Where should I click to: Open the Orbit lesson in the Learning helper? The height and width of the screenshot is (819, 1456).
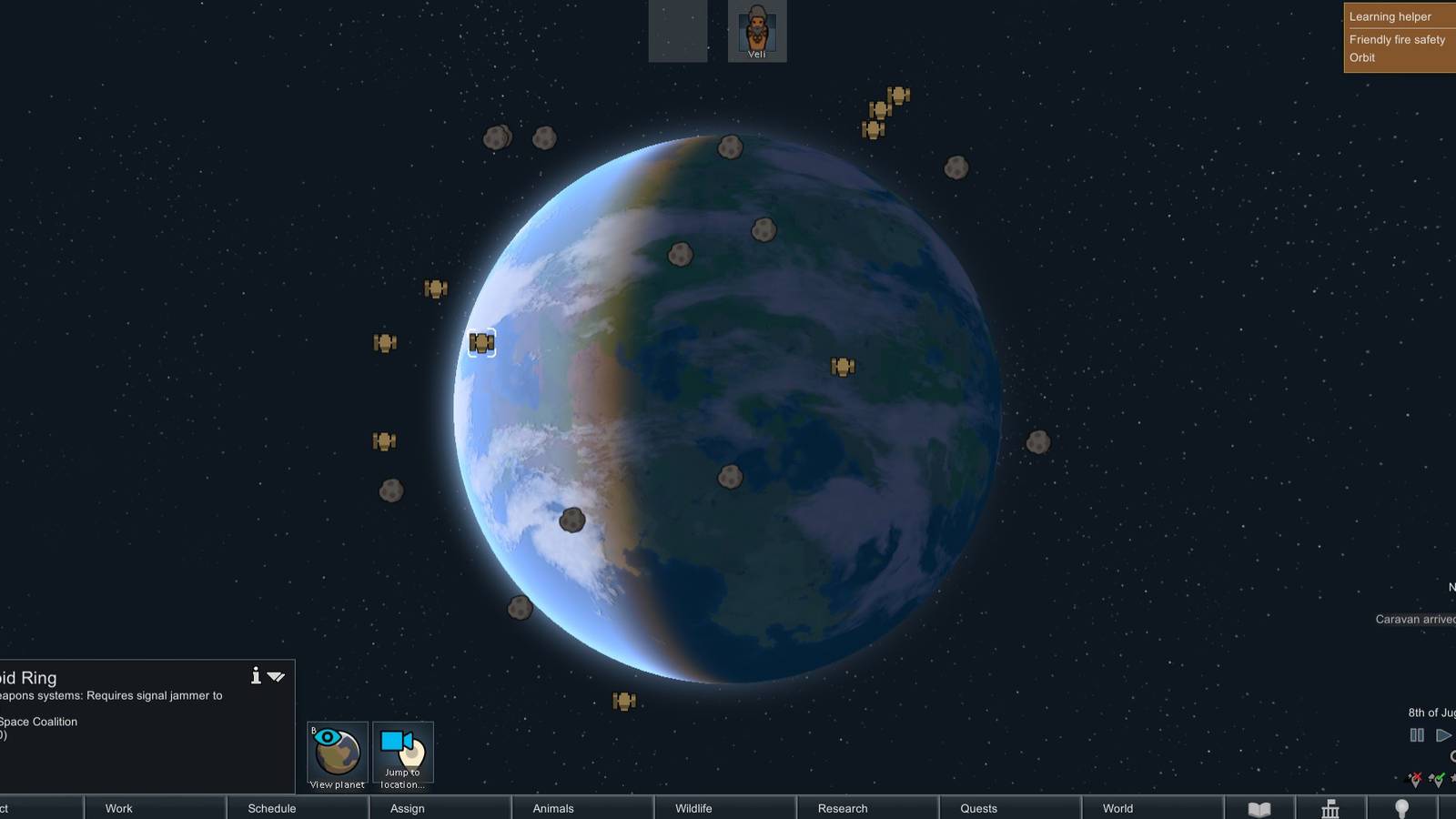click(x=1362, y=57)
